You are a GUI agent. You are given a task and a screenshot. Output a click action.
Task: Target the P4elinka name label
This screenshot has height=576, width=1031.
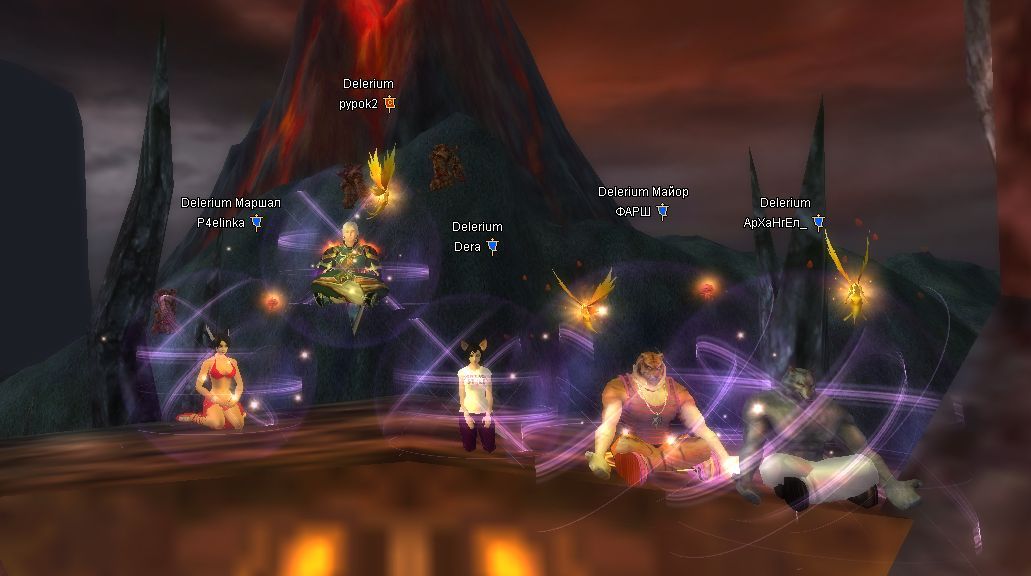221,222
